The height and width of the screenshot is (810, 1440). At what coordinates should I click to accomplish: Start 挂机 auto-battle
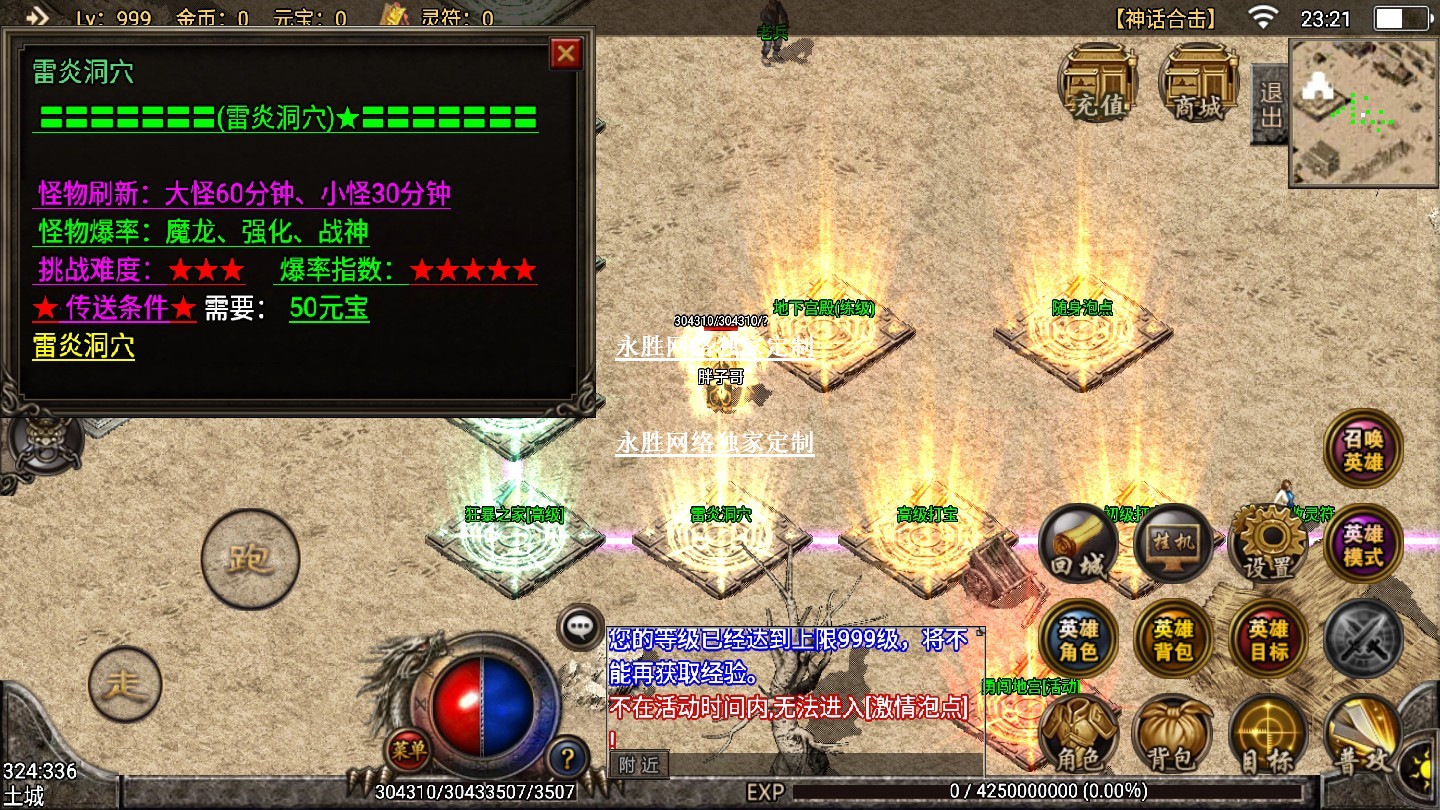click(1173, 545)
